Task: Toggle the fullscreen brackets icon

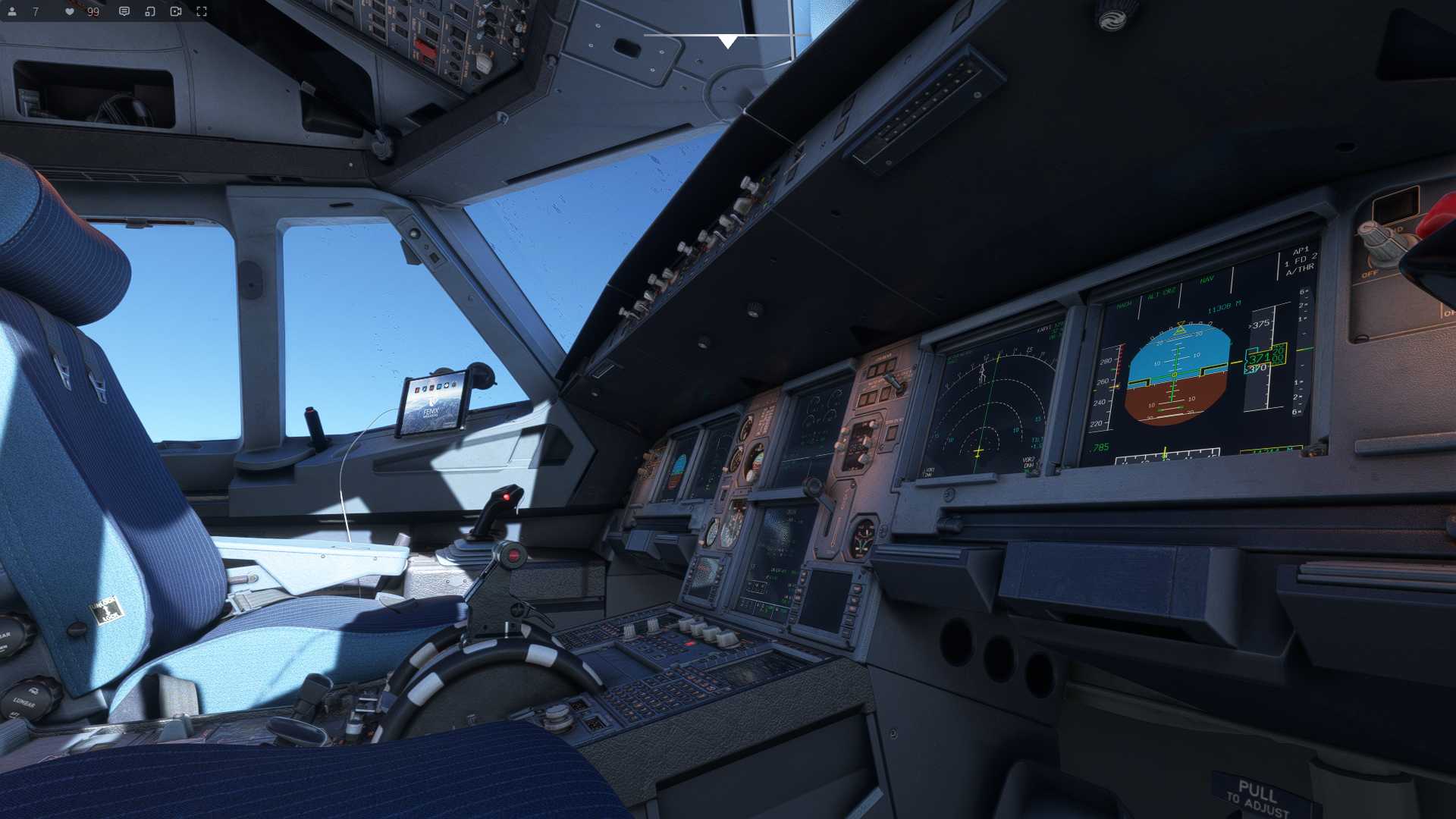Action: (x=202, y=11)
